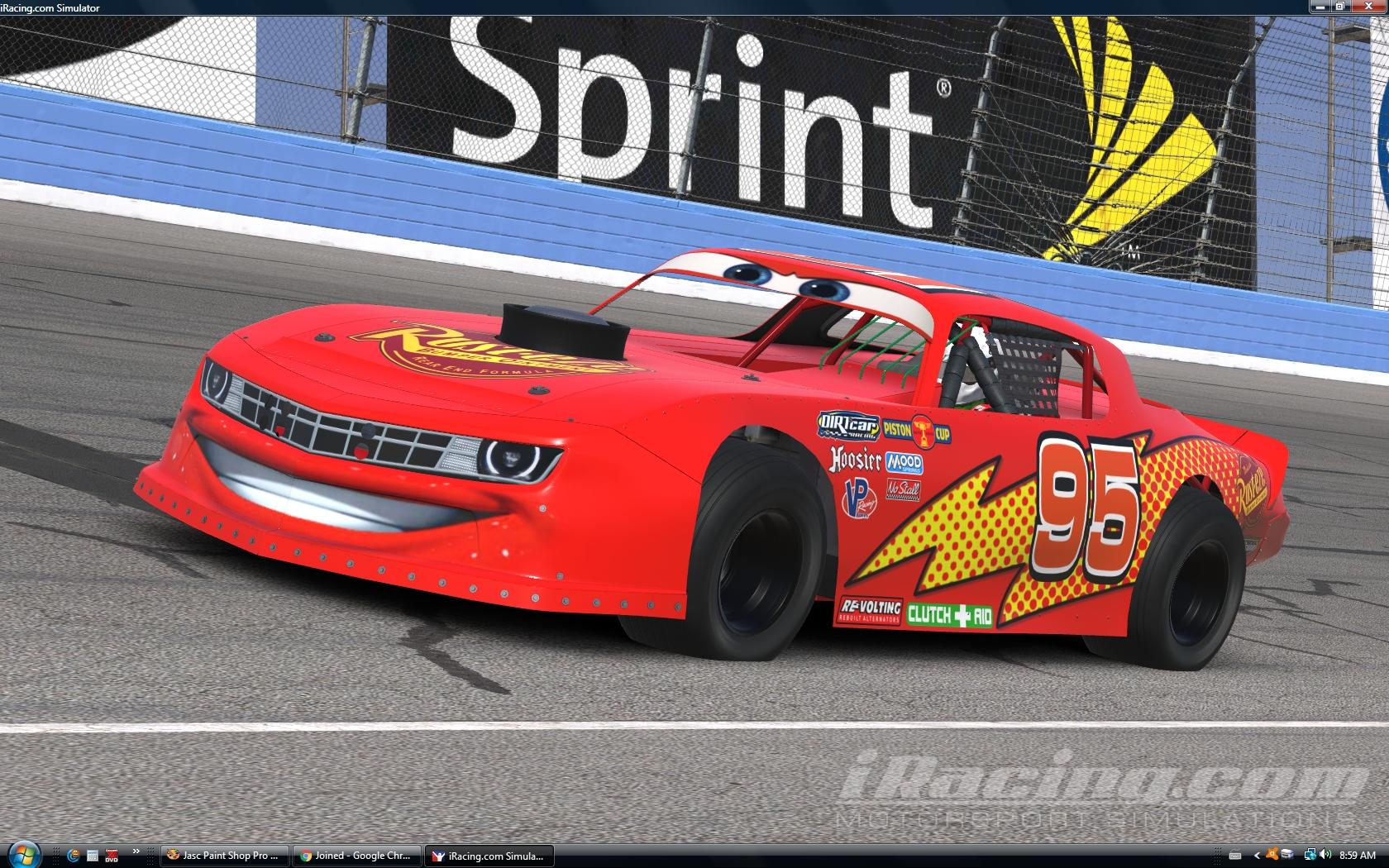
Task: Switch to the Joined - Google Chrome window
Action: pos(356,856)
